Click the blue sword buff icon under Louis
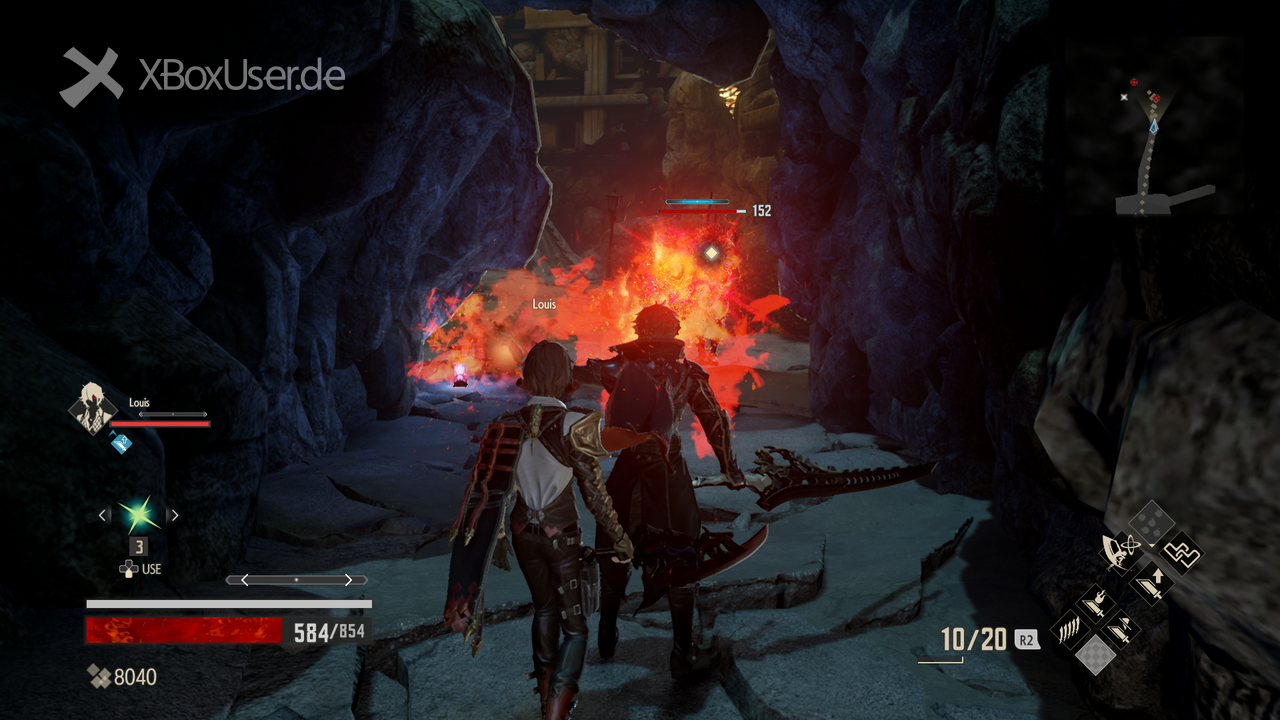The image size is (1280, 720). [121, 441]
